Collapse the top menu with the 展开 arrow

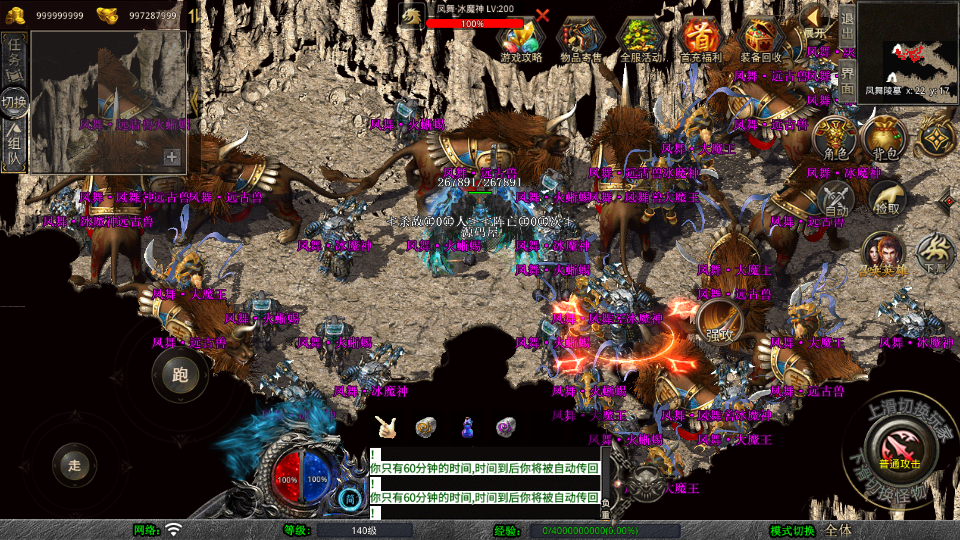point(816,18)
